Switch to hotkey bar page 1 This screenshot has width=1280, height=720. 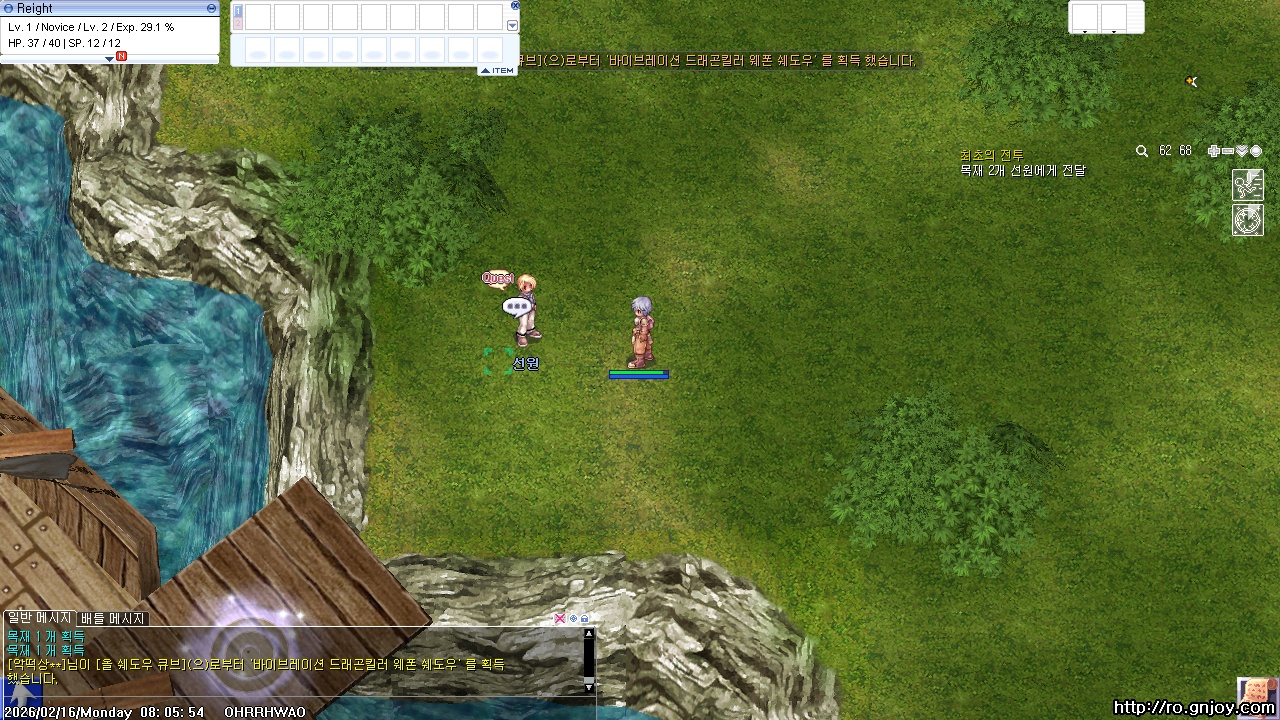pos(238,11)
